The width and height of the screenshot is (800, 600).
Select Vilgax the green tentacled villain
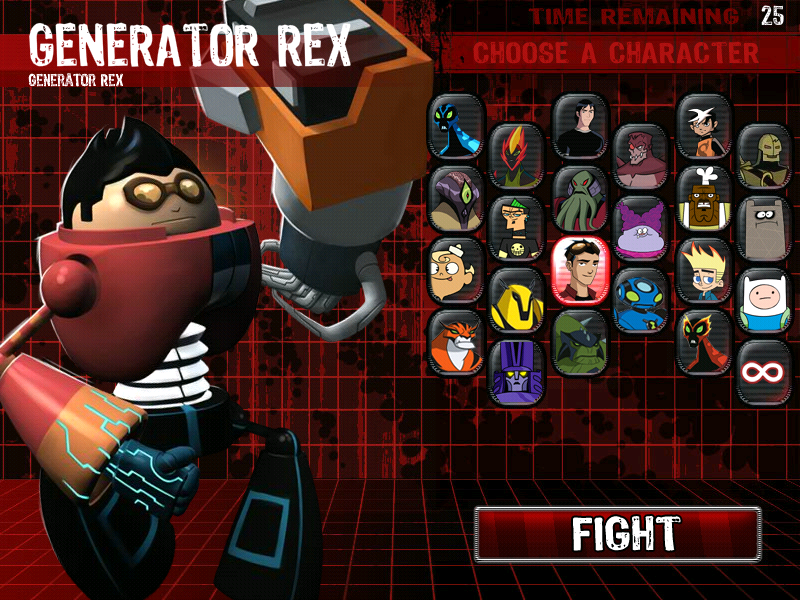(579, 199)
